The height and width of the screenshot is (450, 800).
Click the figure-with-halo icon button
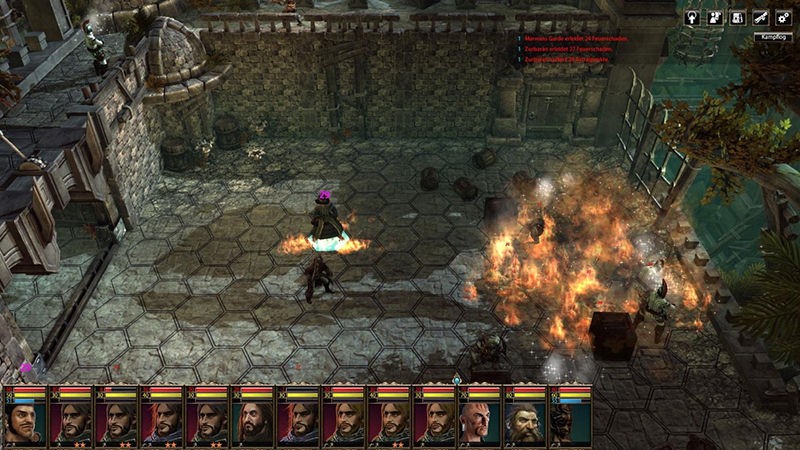click(694, 18)
